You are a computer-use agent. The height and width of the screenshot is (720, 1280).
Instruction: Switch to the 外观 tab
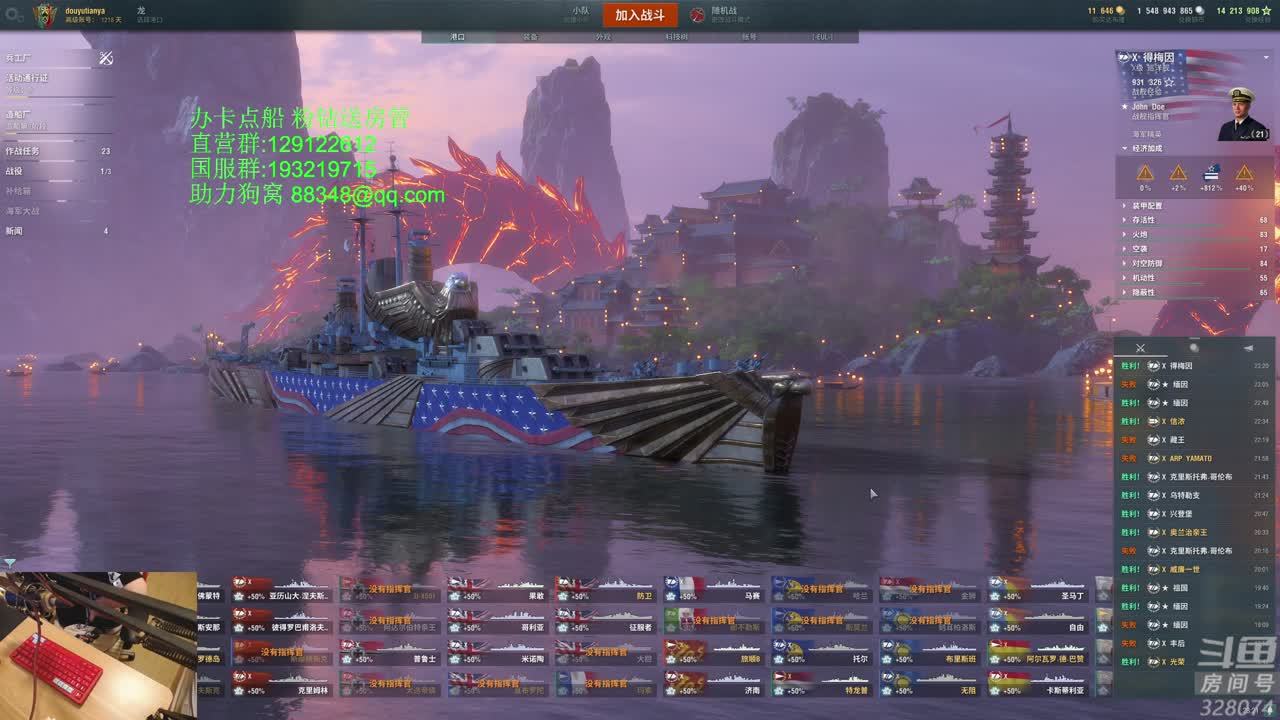pos(603,37)
